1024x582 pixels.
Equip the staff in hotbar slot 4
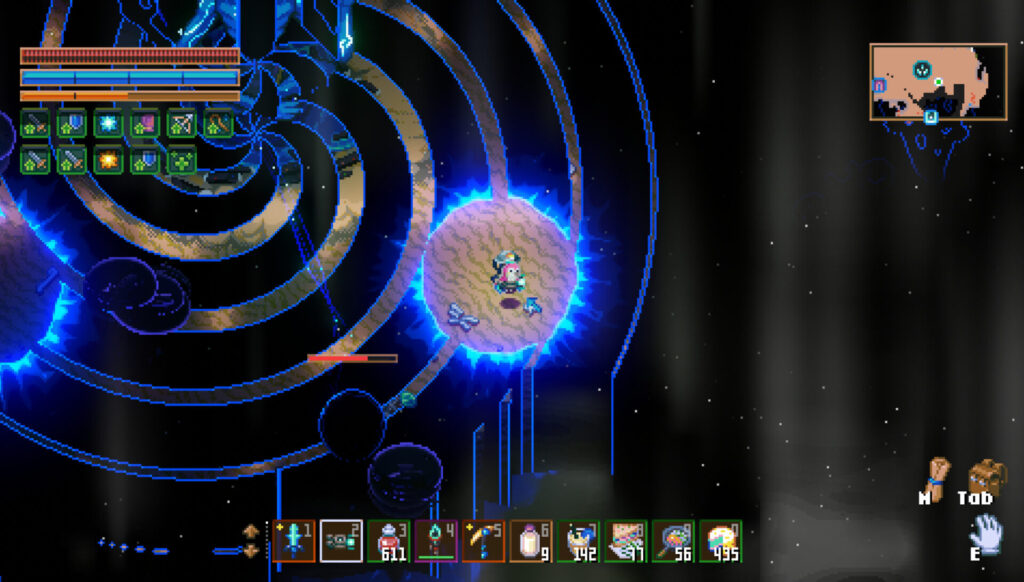[436, 542]
